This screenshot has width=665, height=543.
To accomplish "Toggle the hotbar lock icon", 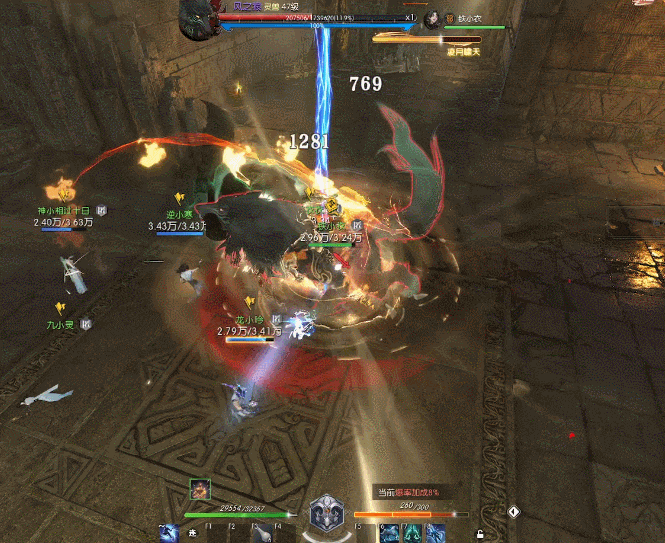I will click(481, 534).
